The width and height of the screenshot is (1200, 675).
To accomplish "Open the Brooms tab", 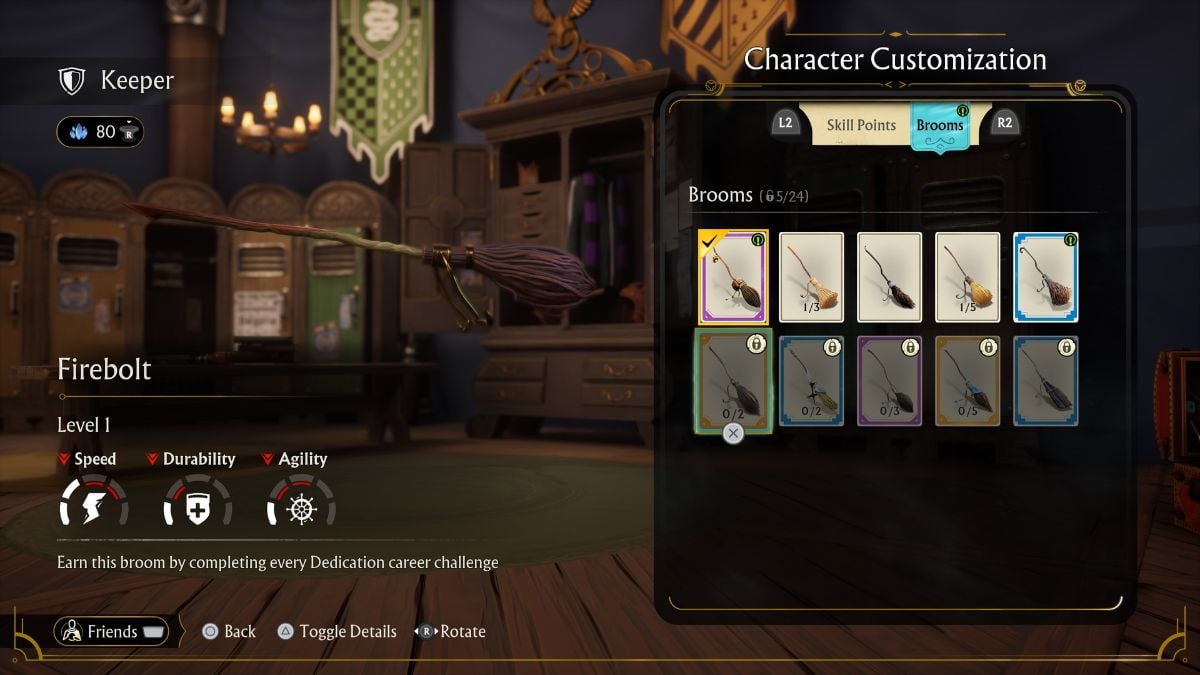I will coord(940,125).
